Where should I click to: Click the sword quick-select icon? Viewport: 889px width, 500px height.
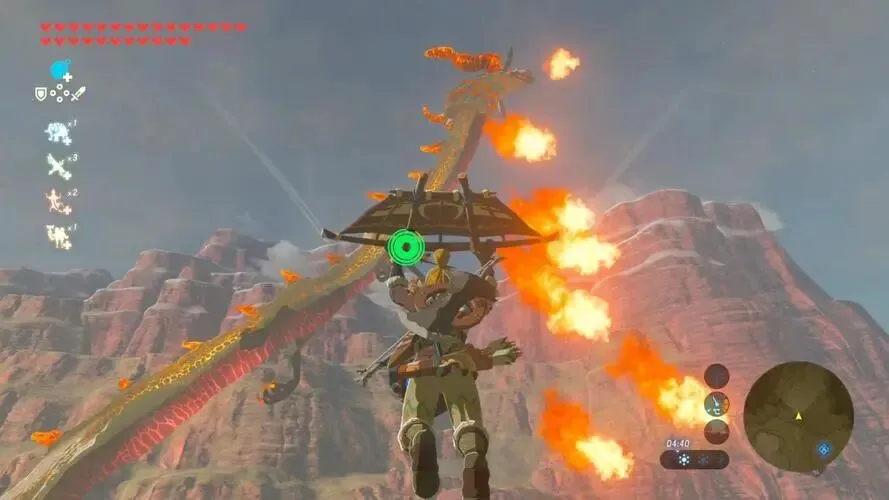coord(78,94)
